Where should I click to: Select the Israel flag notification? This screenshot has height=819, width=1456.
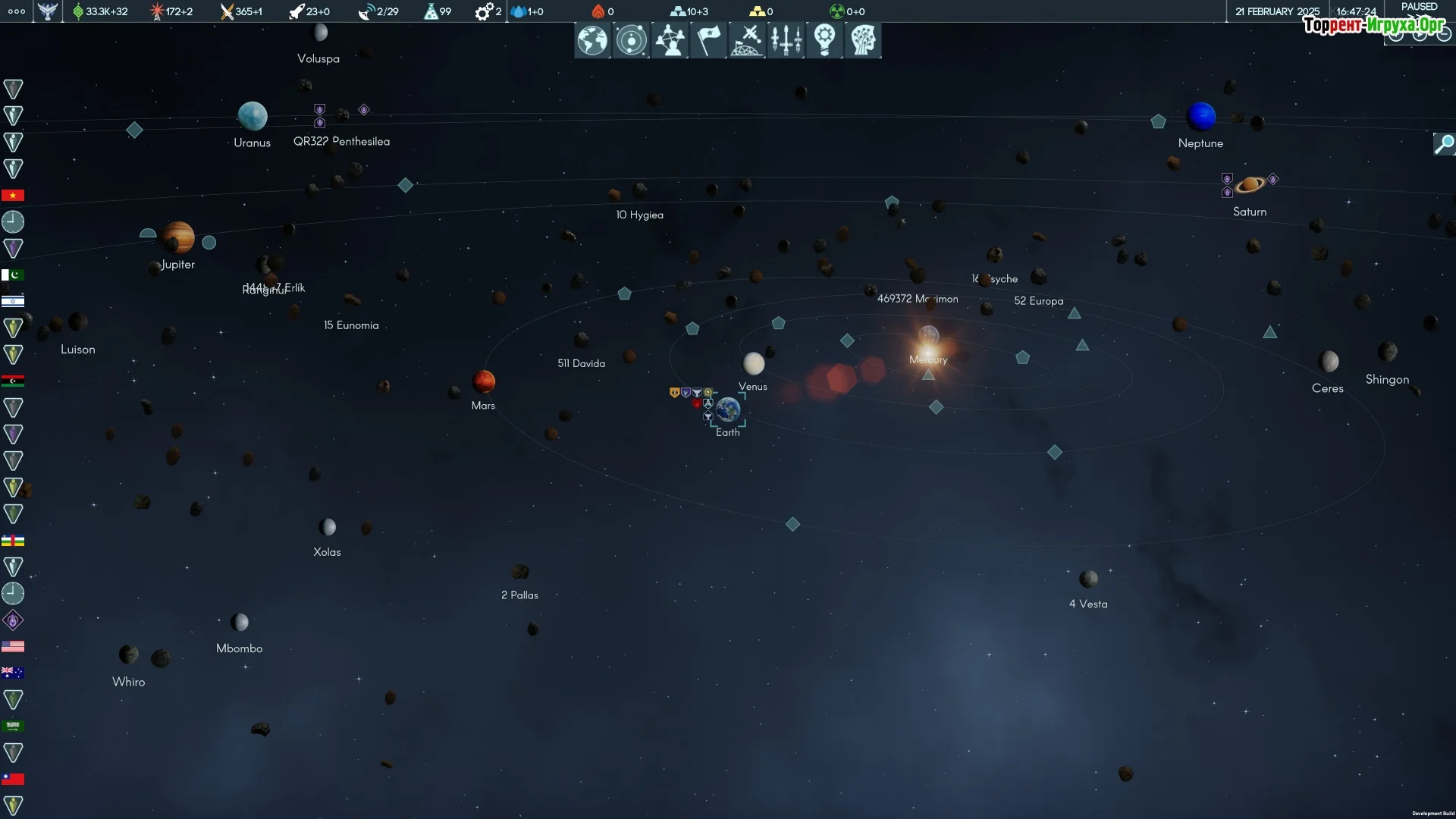(x=13, y=302)
